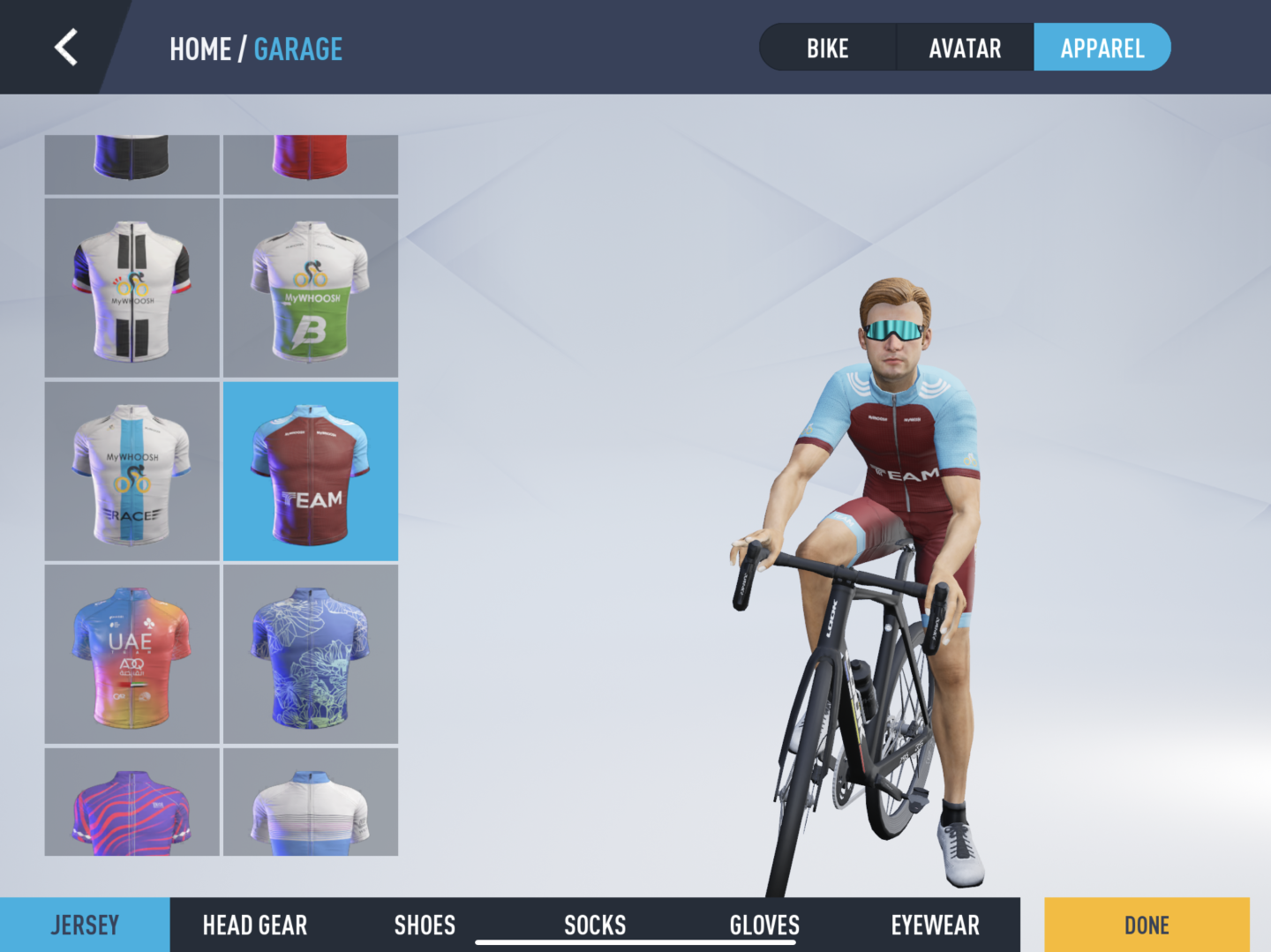Confirm changes with the Done button
Viewport: 1271px width, 952px height.
pos(1147,925)
